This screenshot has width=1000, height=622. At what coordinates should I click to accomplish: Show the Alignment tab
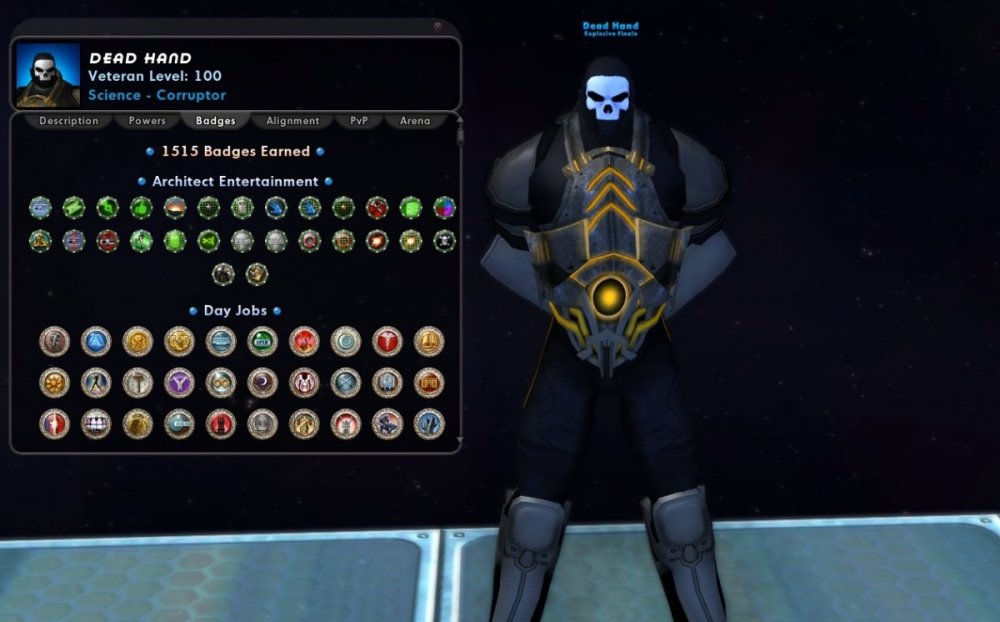(293, 121)
